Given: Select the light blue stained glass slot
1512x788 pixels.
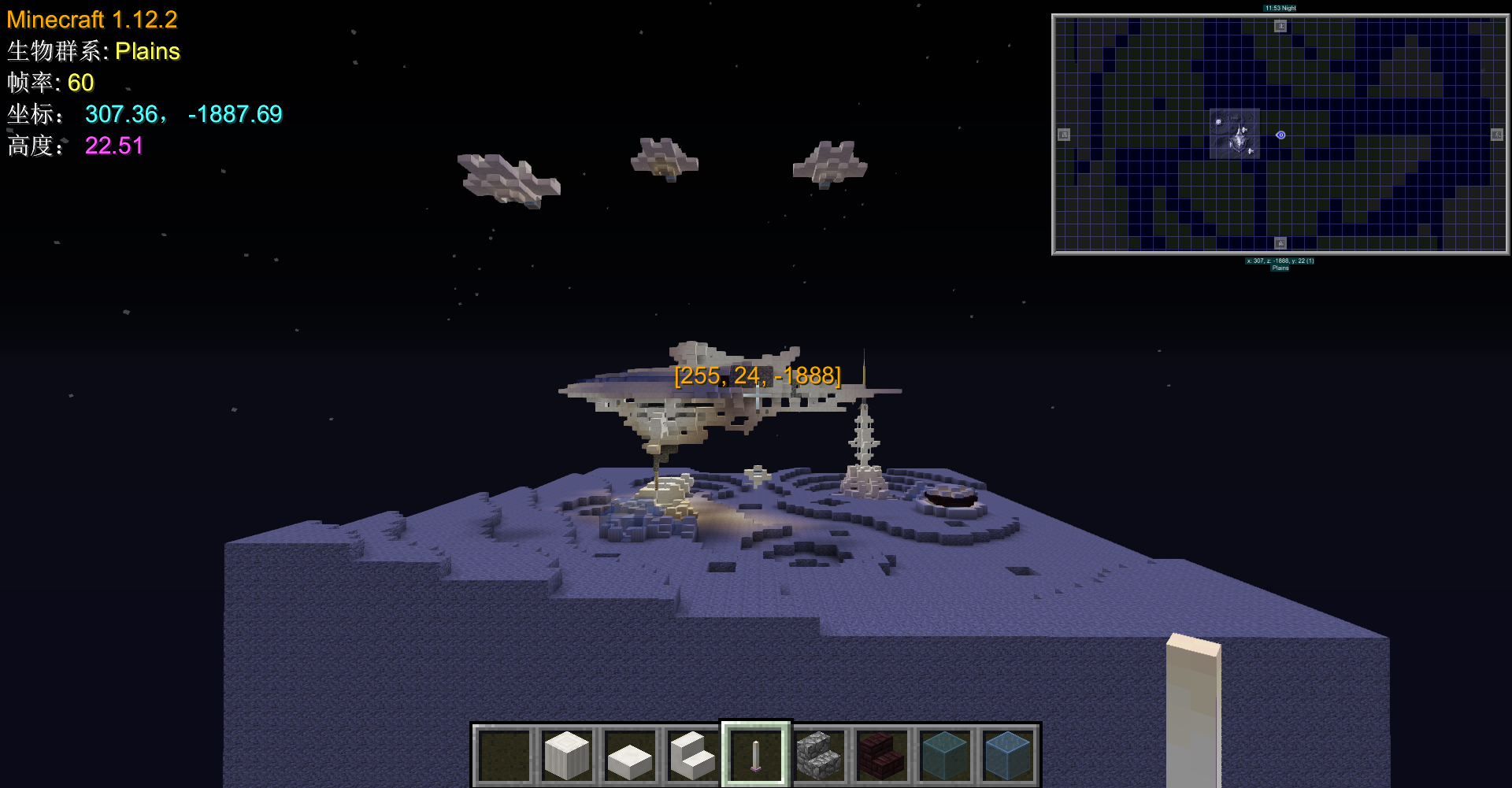Looking at the screenshot, I should tap(1008, 755).
